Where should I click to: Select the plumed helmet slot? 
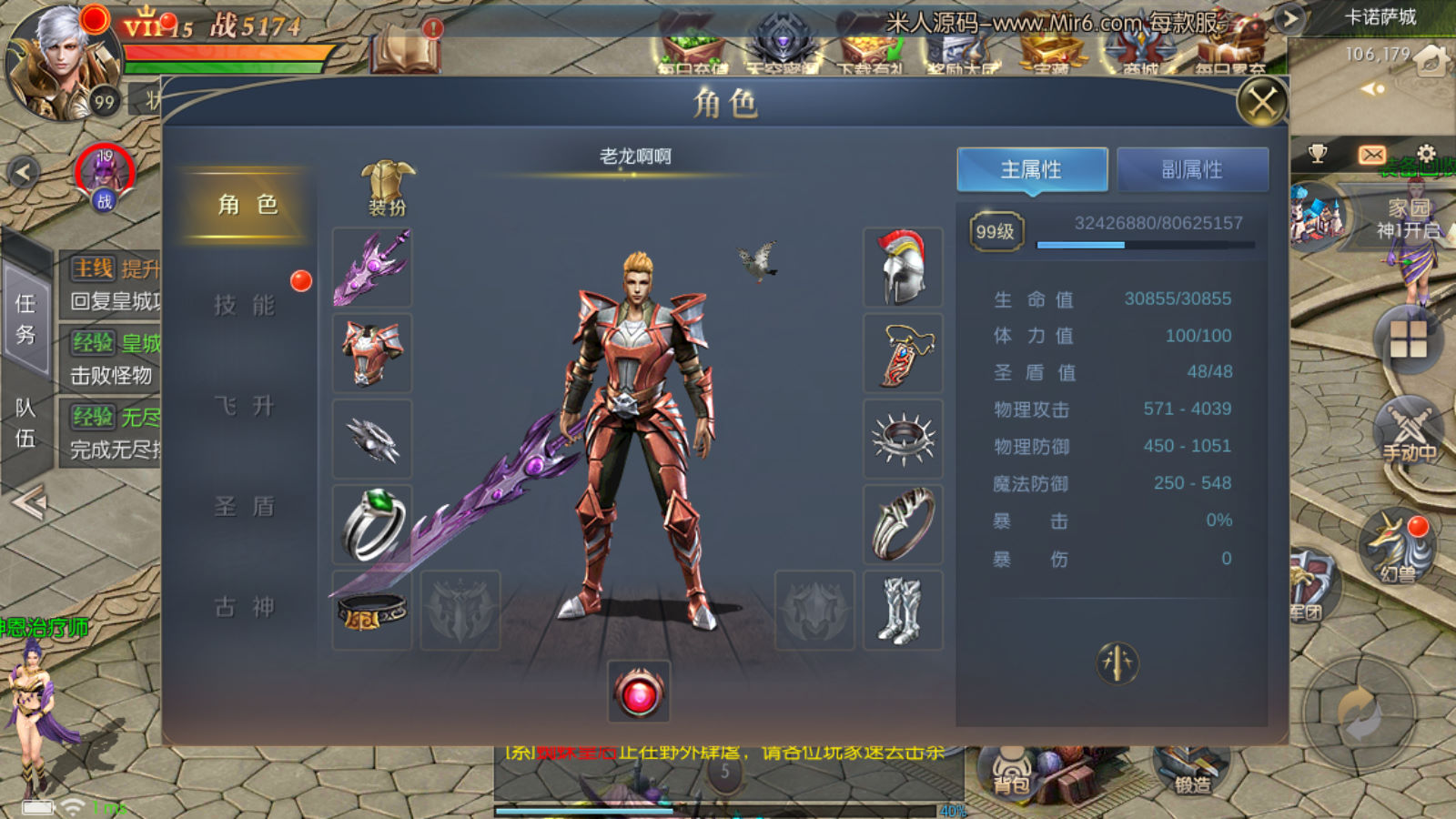pyautogui.click(x=903, y=268)
